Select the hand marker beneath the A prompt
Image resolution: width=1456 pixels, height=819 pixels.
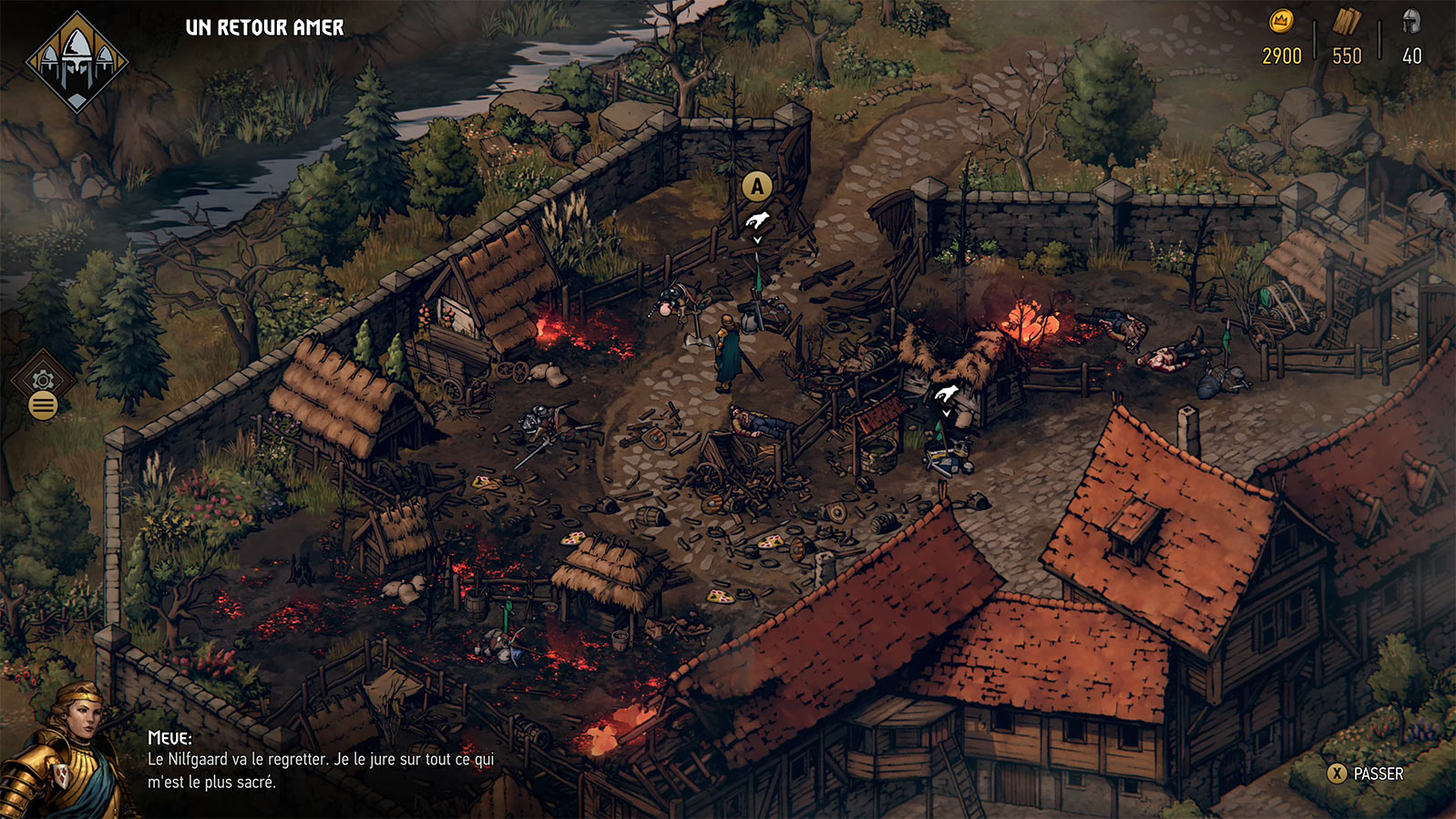(757, 221)
